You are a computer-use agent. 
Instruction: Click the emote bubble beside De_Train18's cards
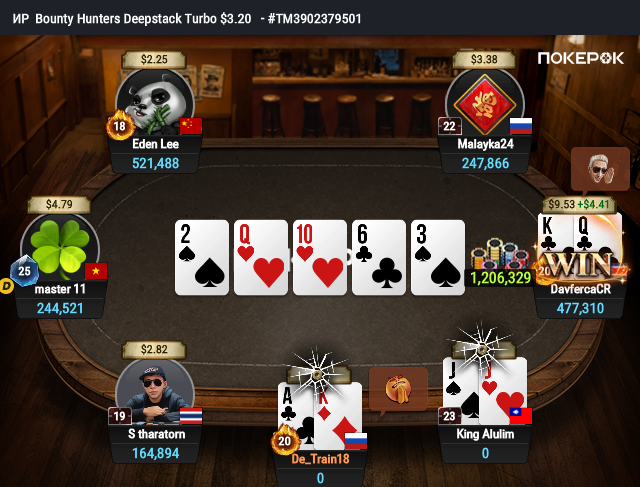391,389
